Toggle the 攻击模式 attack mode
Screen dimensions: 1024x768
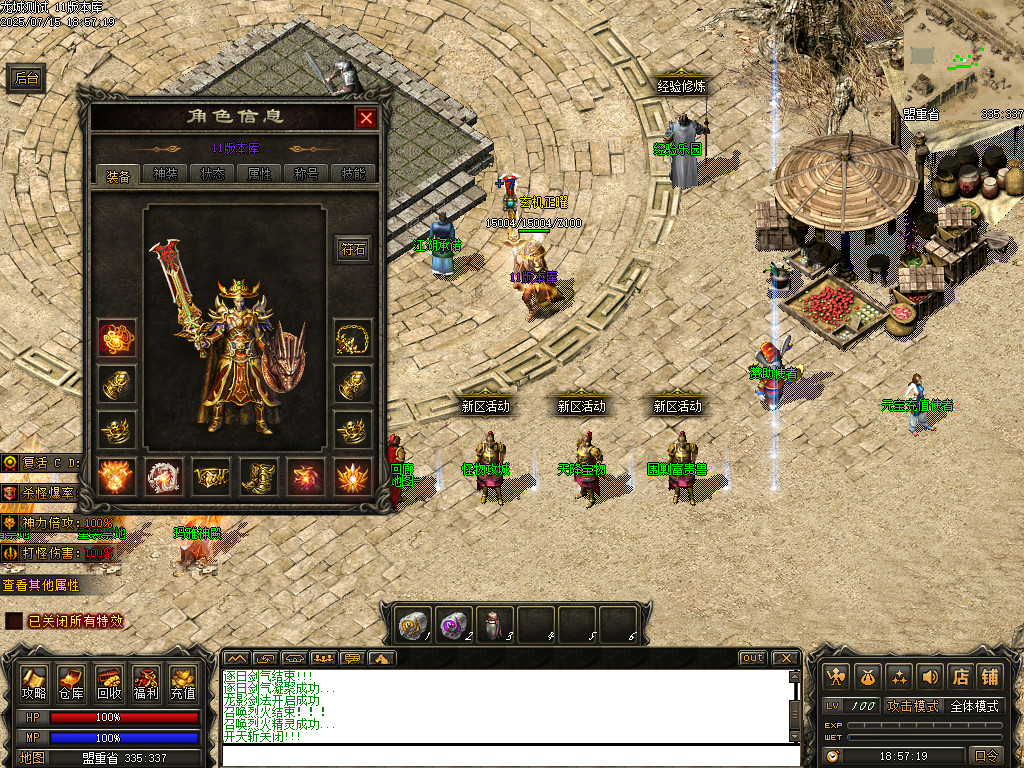[x=913, y=706]
